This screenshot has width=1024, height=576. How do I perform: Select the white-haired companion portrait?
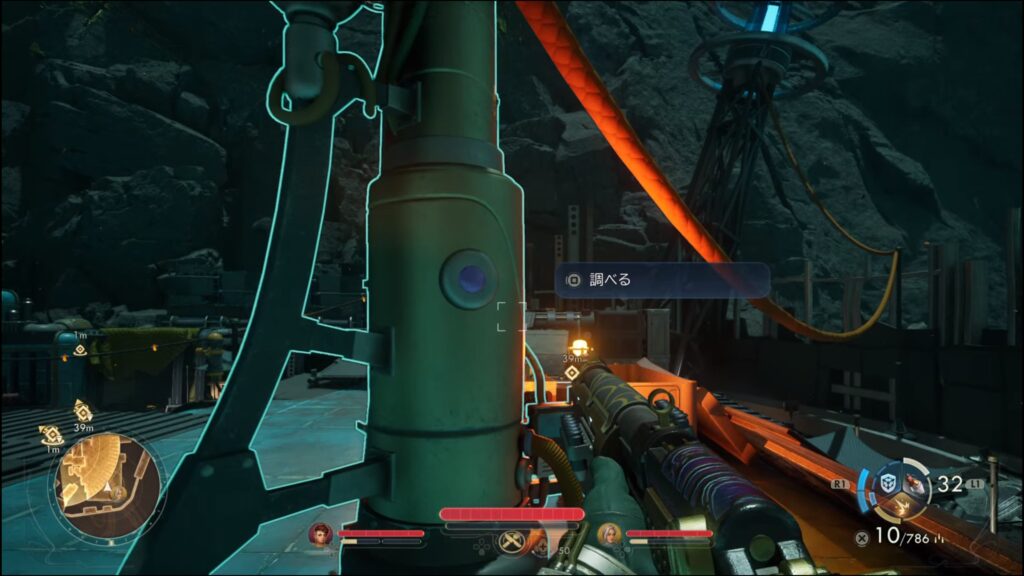tap(606, 534)
